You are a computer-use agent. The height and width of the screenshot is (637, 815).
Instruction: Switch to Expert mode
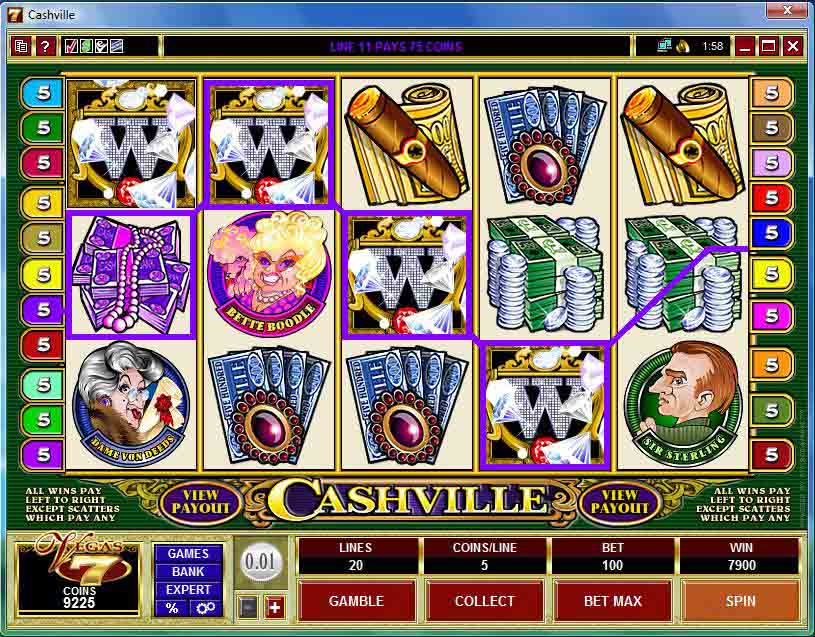[188, 590]
